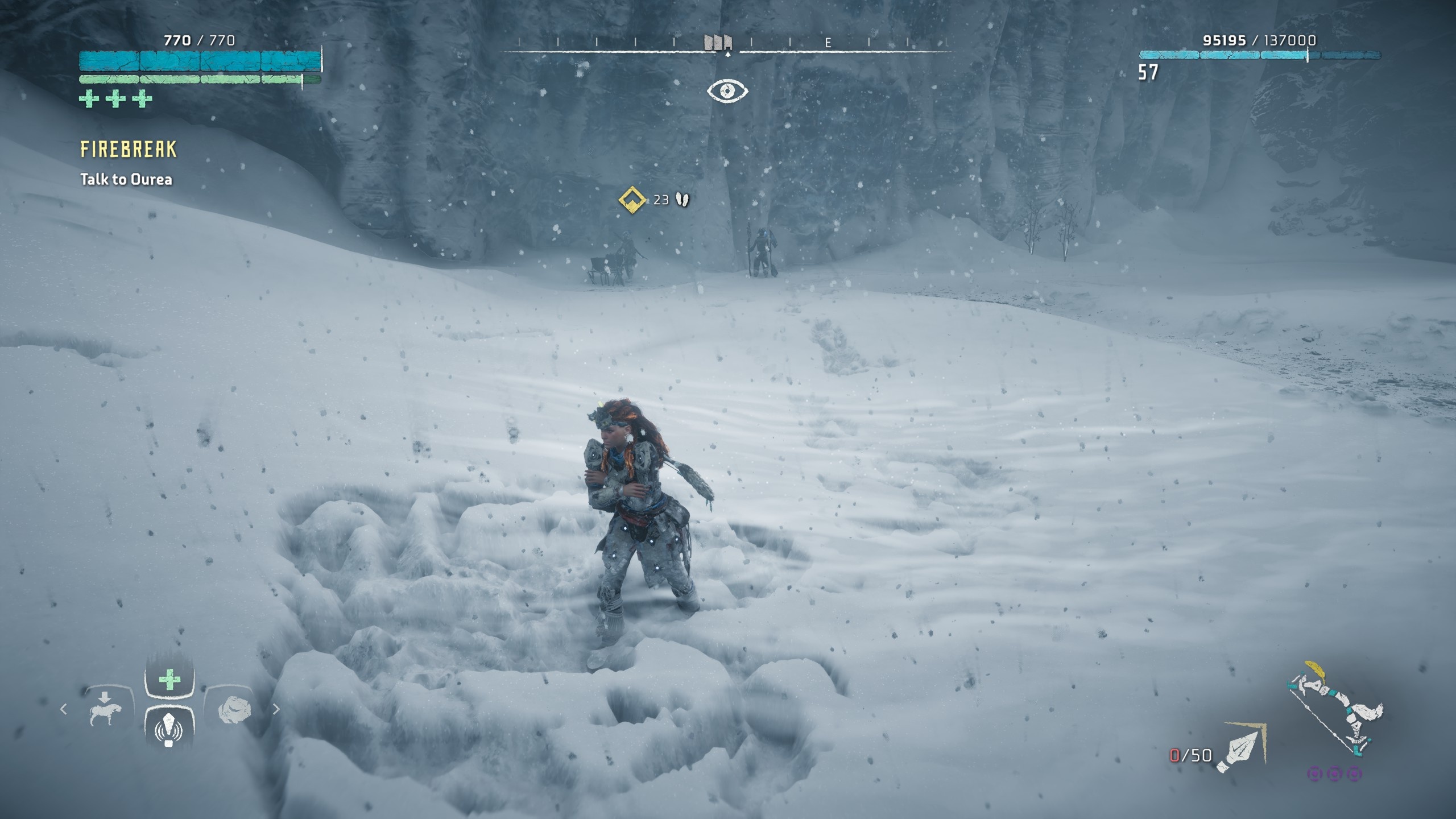Click the compass quest book marker
Screen dimensions: 1456x819
tap(718, 43)
